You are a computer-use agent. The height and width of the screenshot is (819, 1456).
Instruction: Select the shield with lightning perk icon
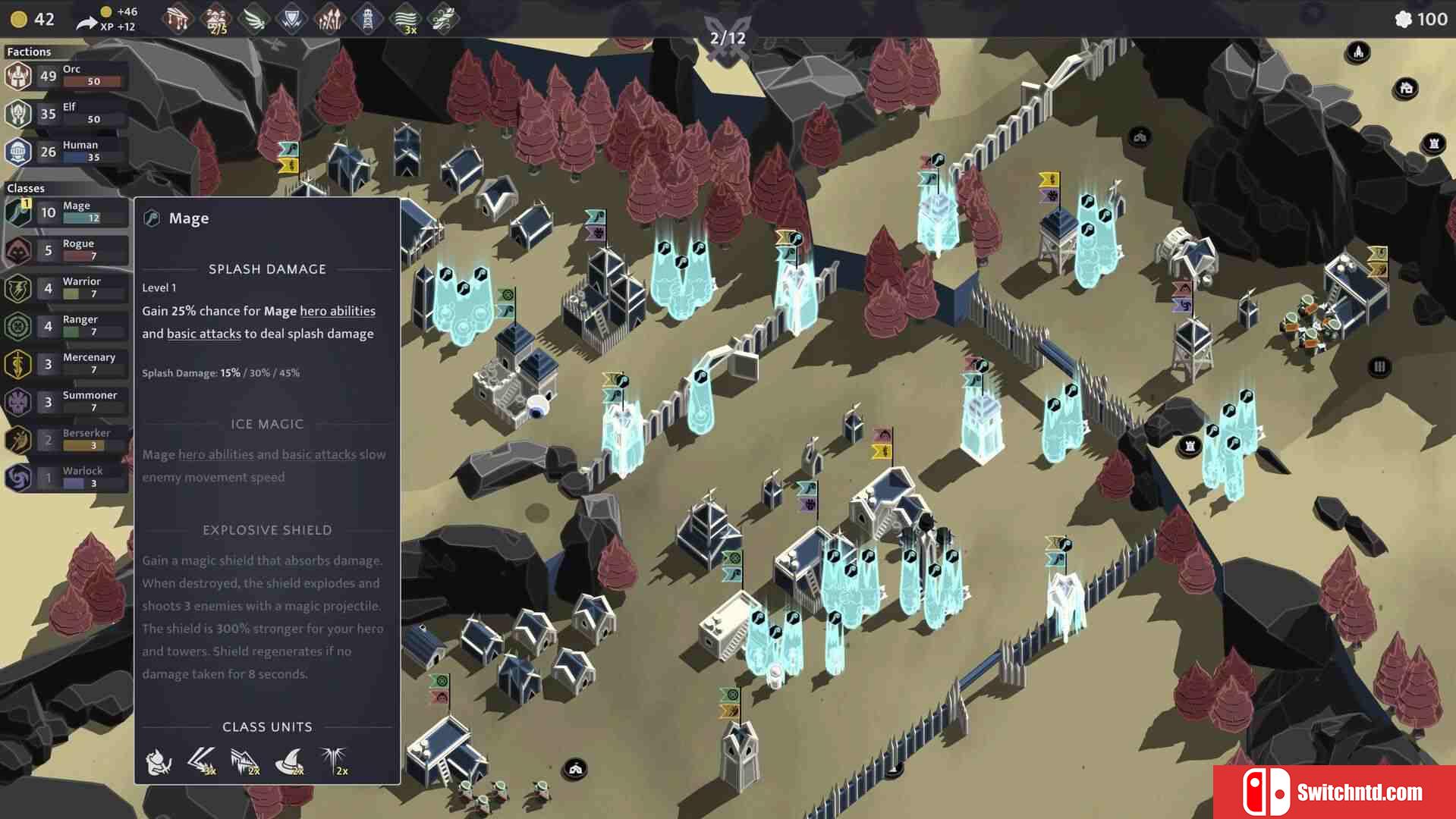pyautogui.click(x=291, y=19)
